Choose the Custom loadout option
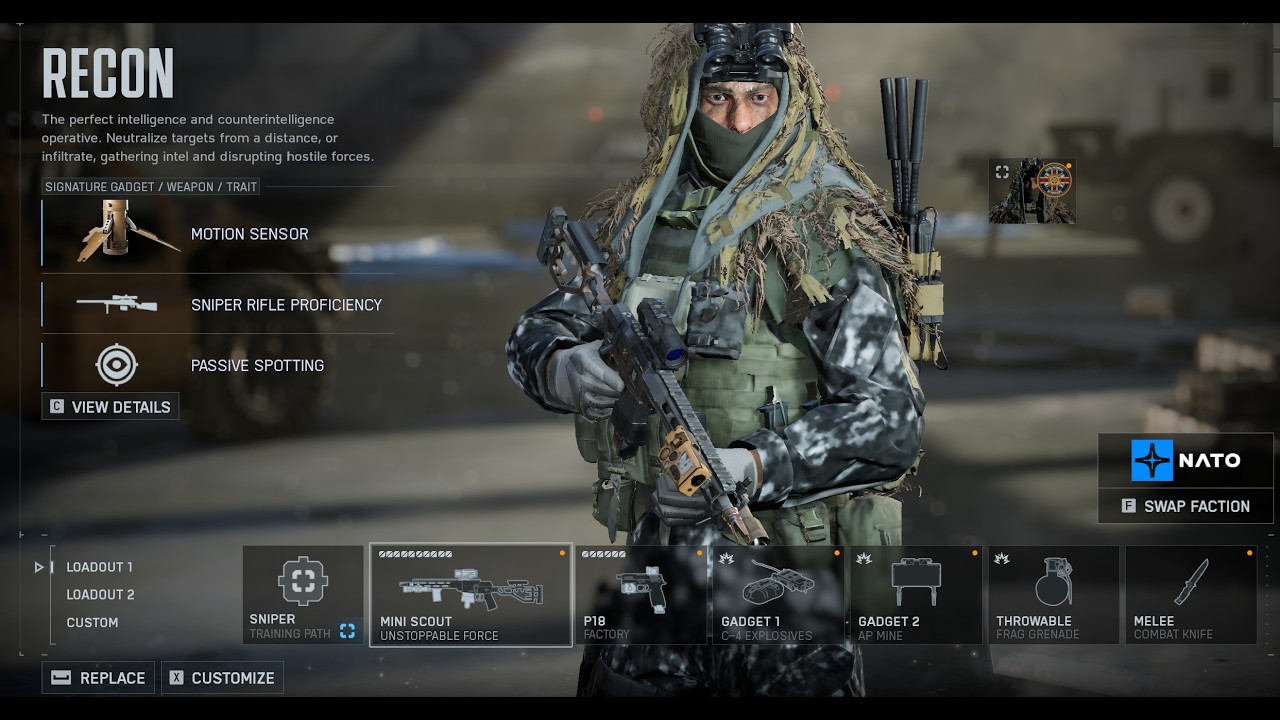Image resolution: width=1280 pixels, height=720 pixels. tap(92, 622)
